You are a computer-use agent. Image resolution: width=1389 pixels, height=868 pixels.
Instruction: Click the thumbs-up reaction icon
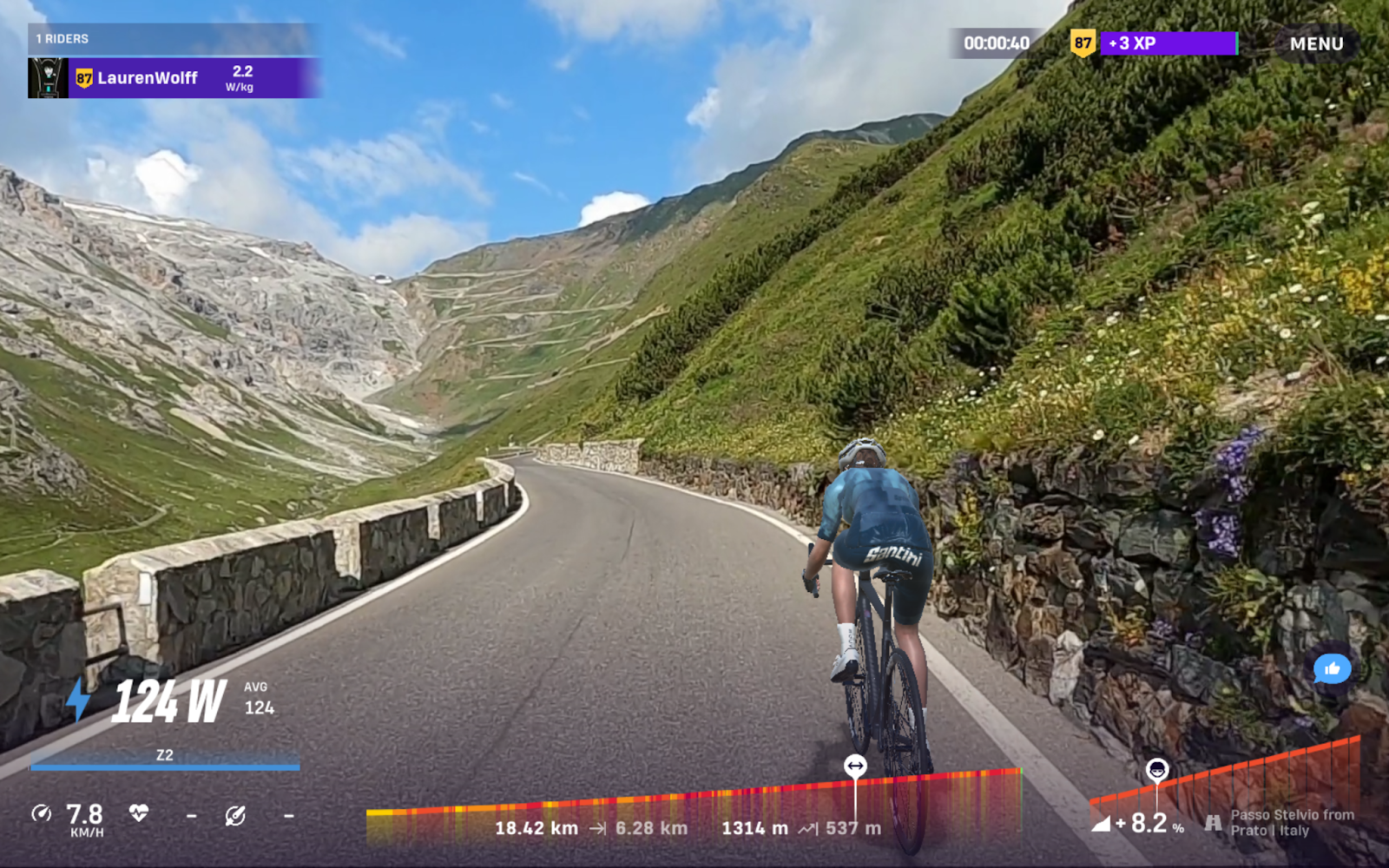1333,668
